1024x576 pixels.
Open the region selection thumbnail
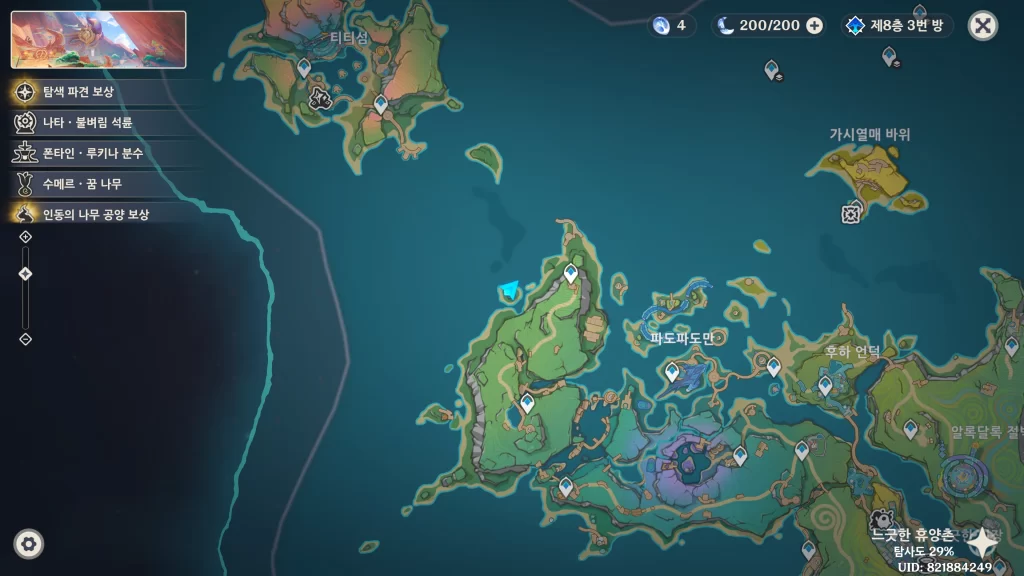click(98, 40)
